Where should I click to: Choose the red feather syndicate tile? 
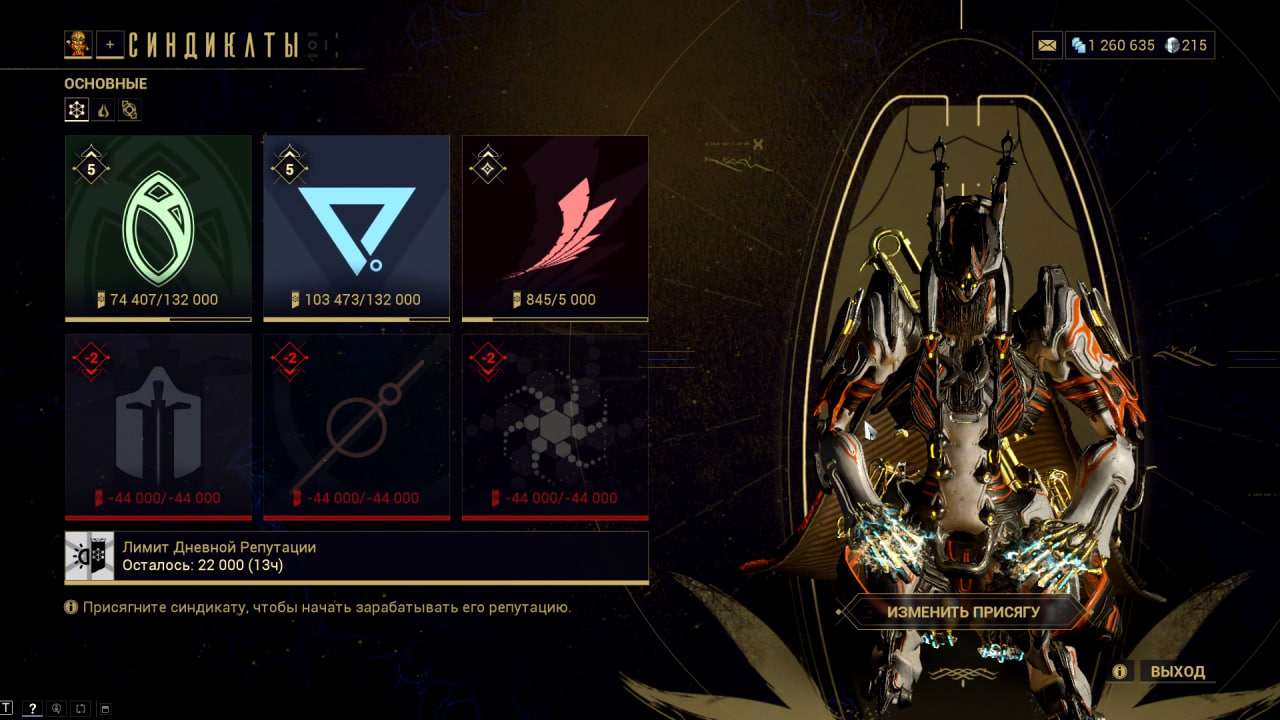coord(555,227)
